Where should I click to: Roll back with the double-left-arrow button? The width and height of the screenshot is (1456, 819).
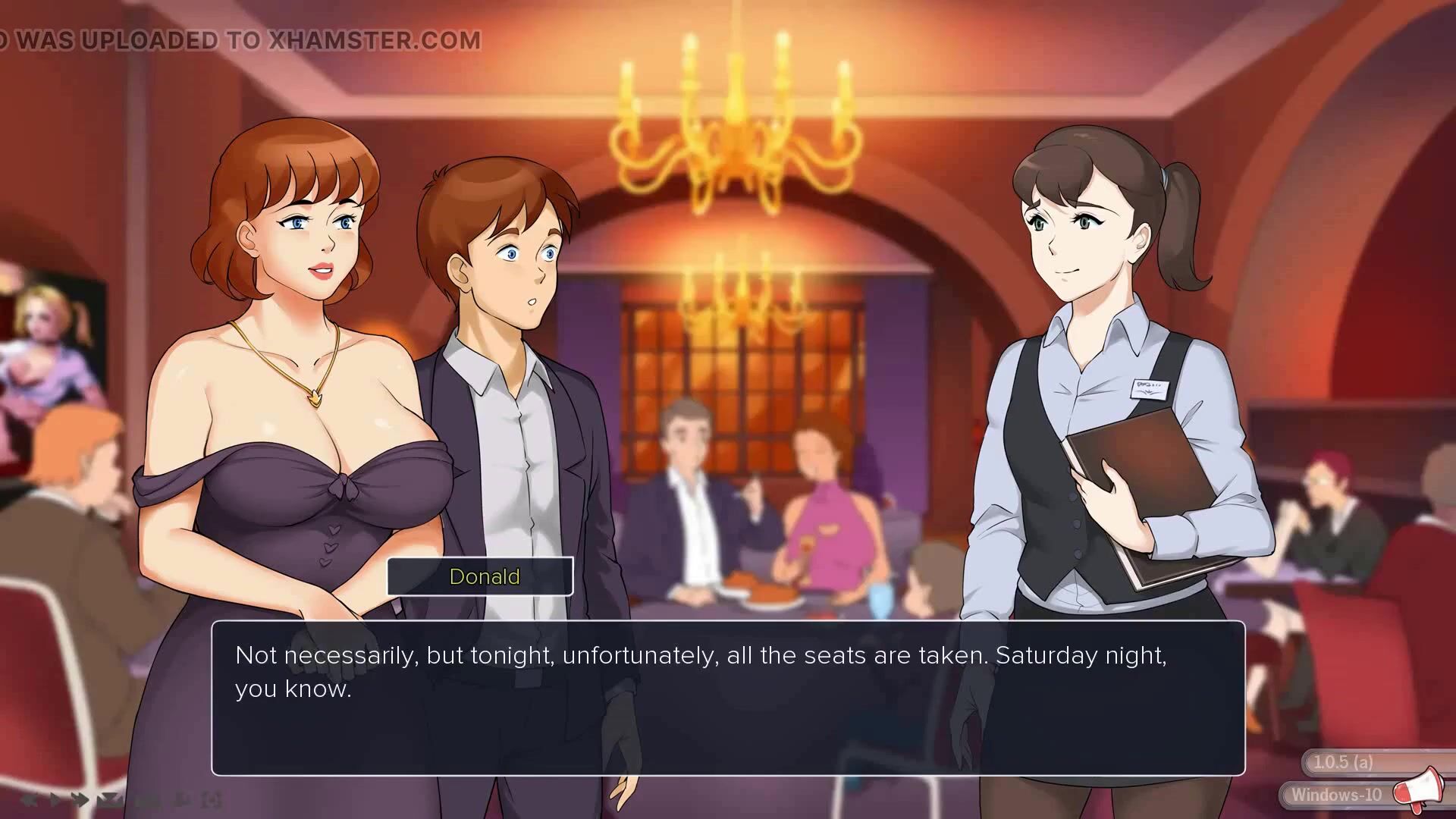pos(30,799)
